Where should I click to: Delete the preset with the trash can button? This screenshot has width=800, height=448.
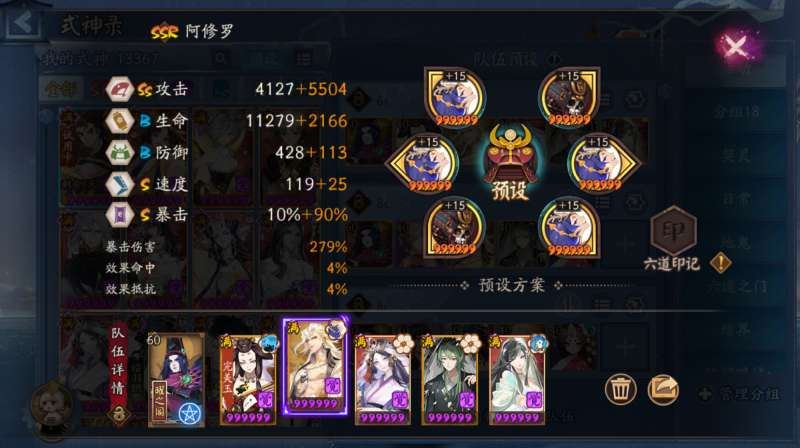(x=621, y=388)
